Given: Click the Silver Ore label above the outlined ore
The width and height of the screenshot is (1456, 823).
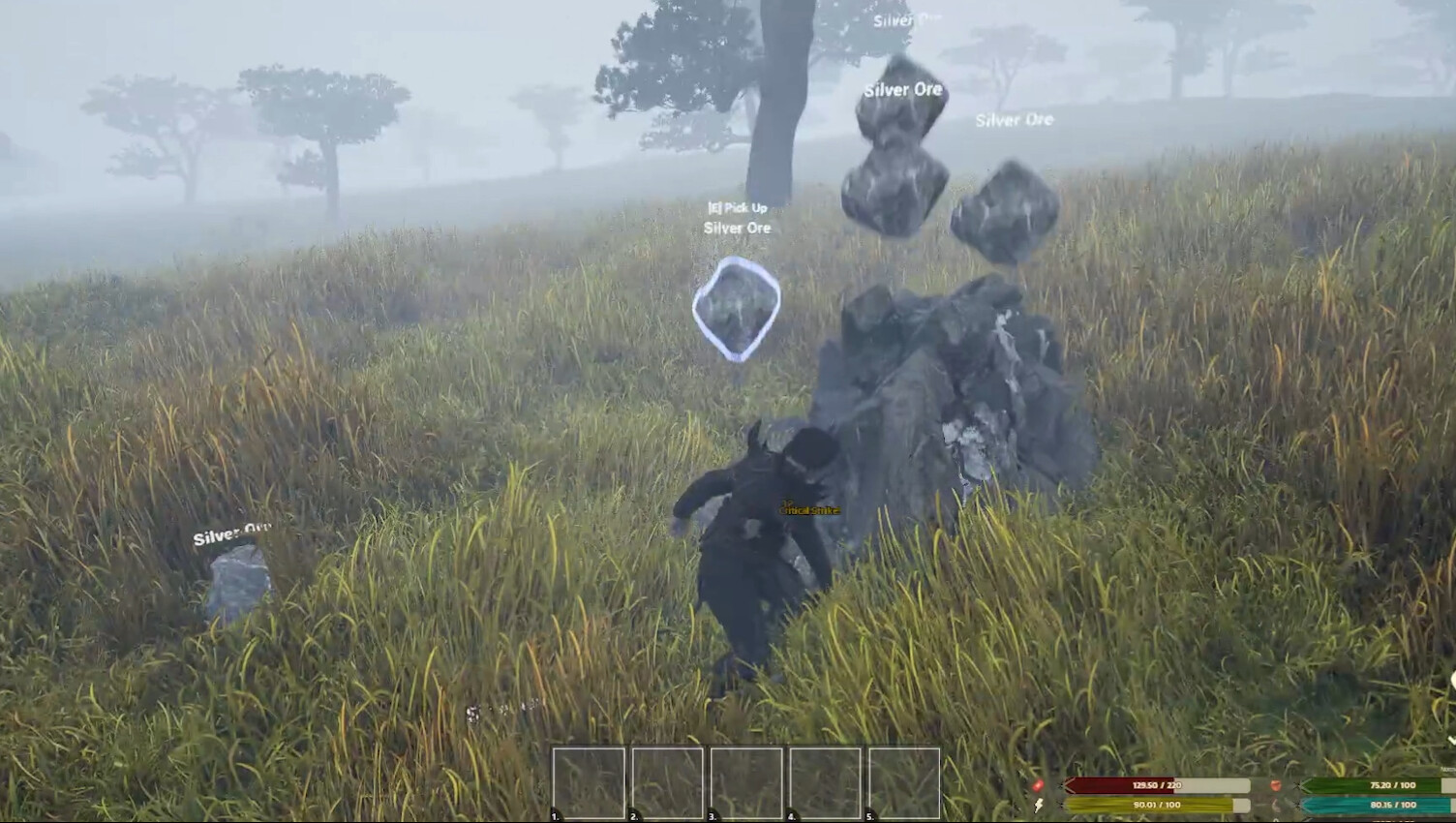Looking at the screenshot, I should click(737, 228).
